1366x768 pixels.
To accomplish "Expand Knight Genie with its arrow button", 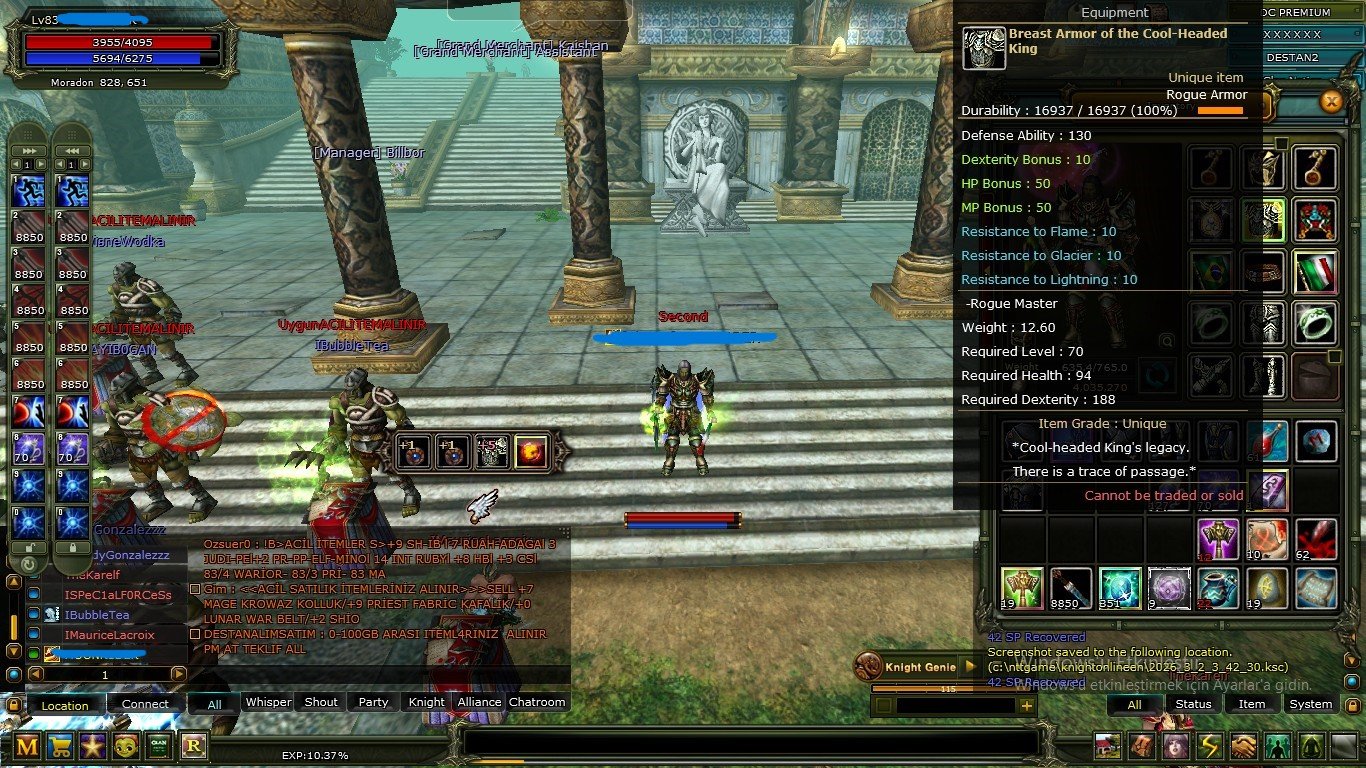I will click(971, 666).
